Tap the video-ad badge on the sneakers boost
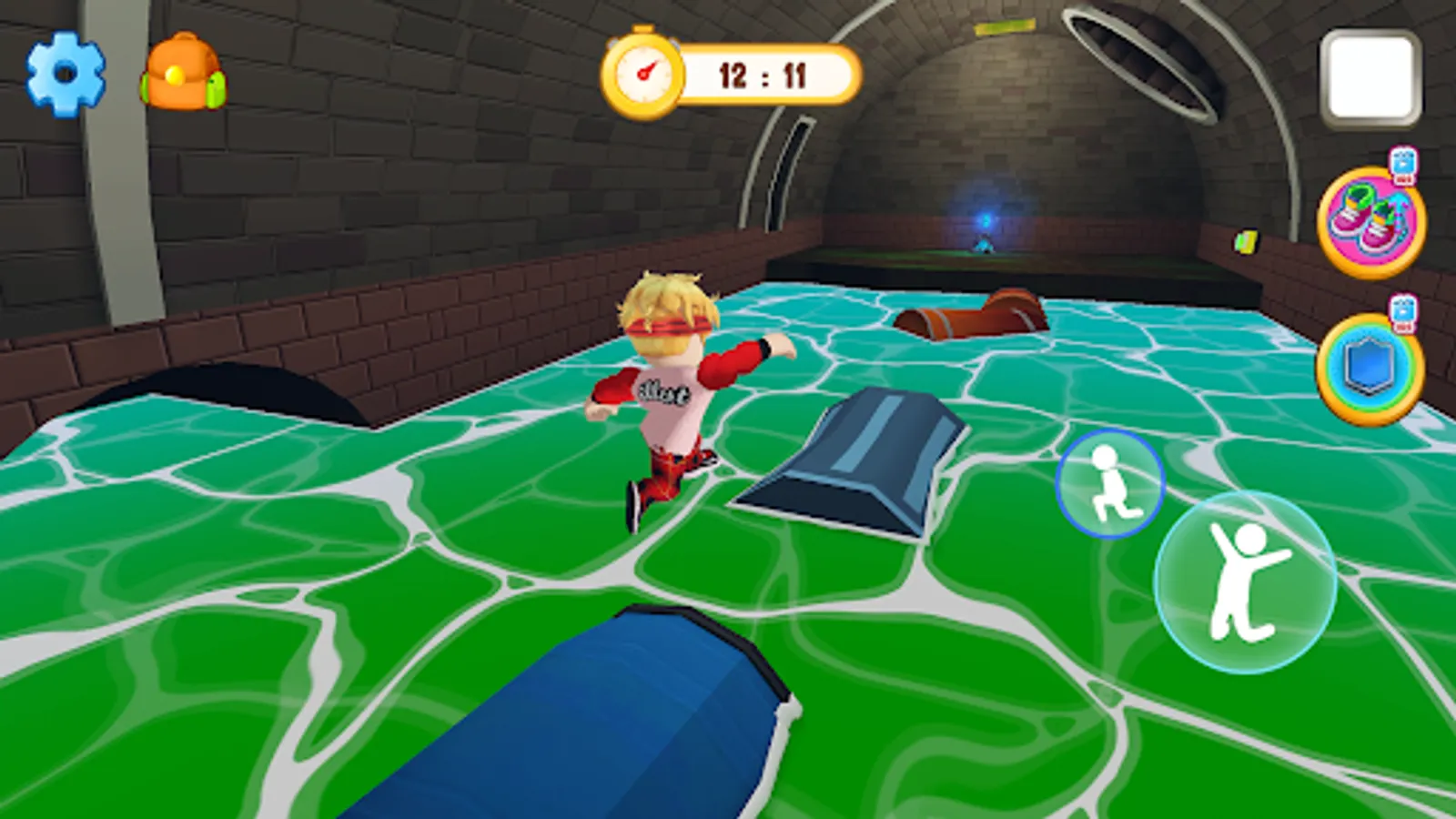The width and height of the screenshot is (1456, 819). point(1402,164)
